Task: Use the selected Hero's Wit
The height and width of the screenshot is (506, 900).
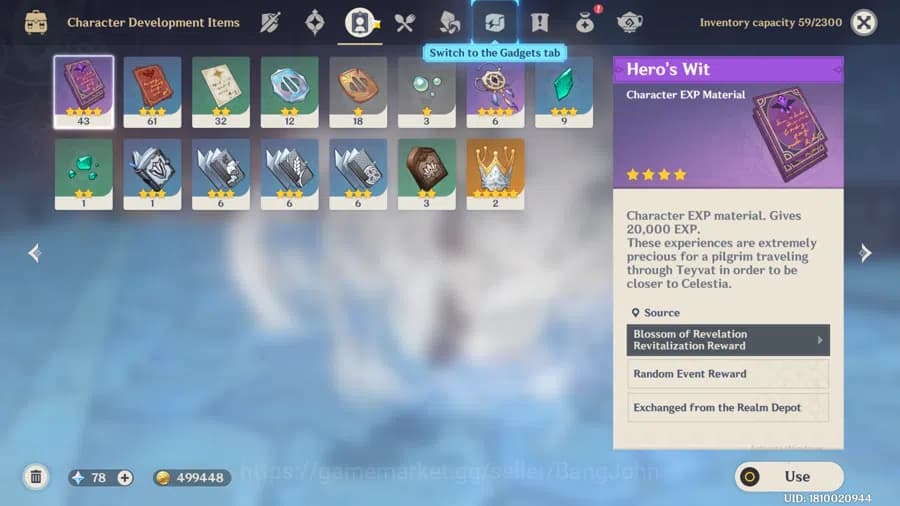Action: click(789, 476)
